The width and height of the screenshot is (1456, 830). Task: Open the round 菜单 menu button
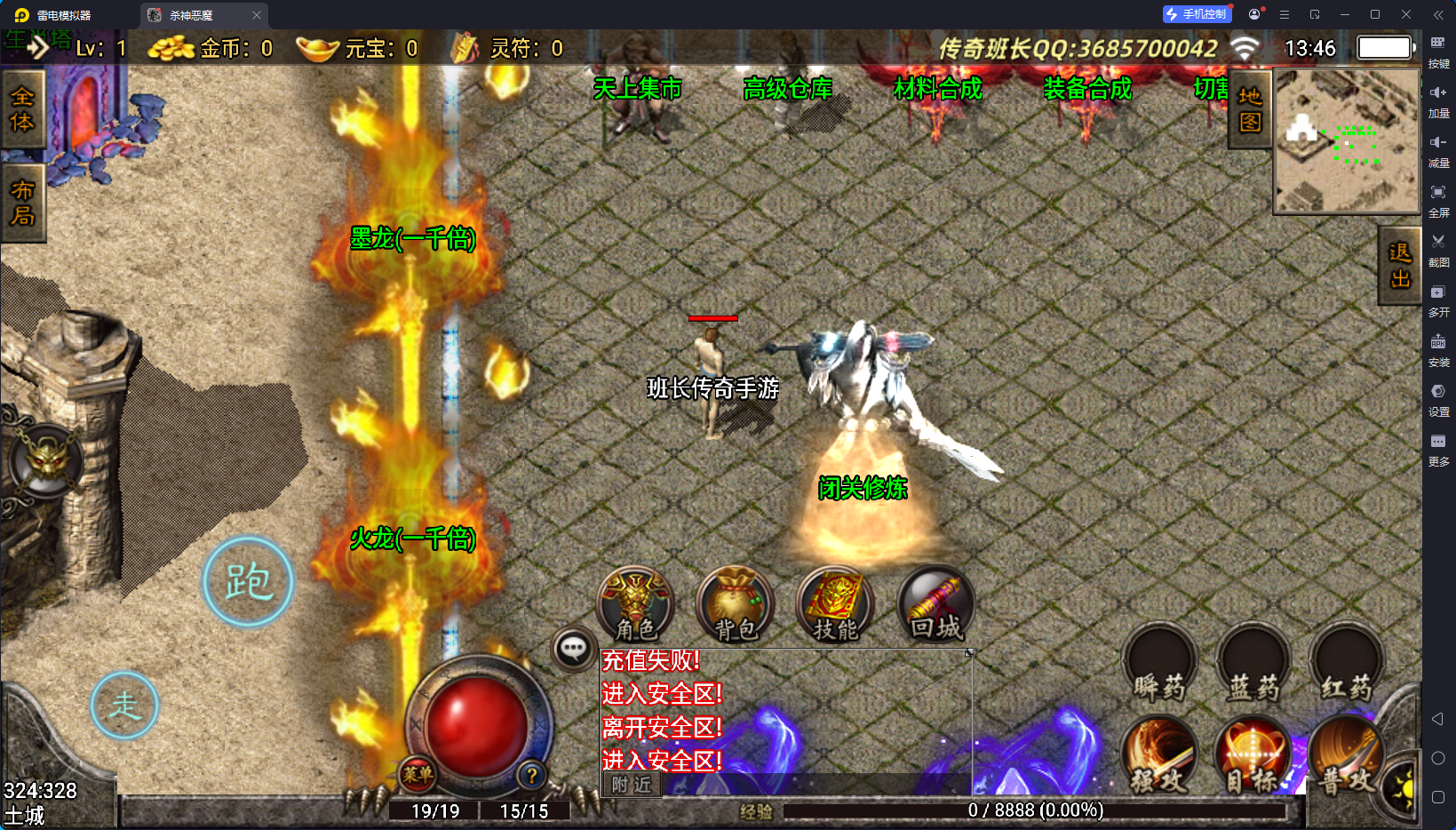(418, 775)
